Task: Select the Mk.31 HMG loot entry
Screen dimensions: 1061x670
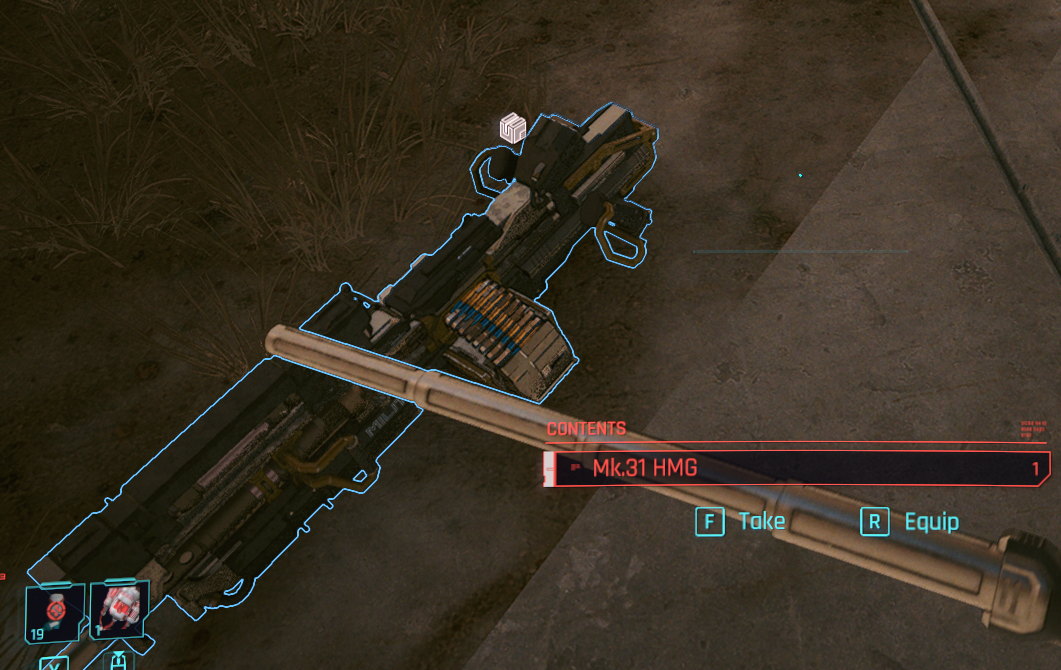Action: tap(796, 468)
